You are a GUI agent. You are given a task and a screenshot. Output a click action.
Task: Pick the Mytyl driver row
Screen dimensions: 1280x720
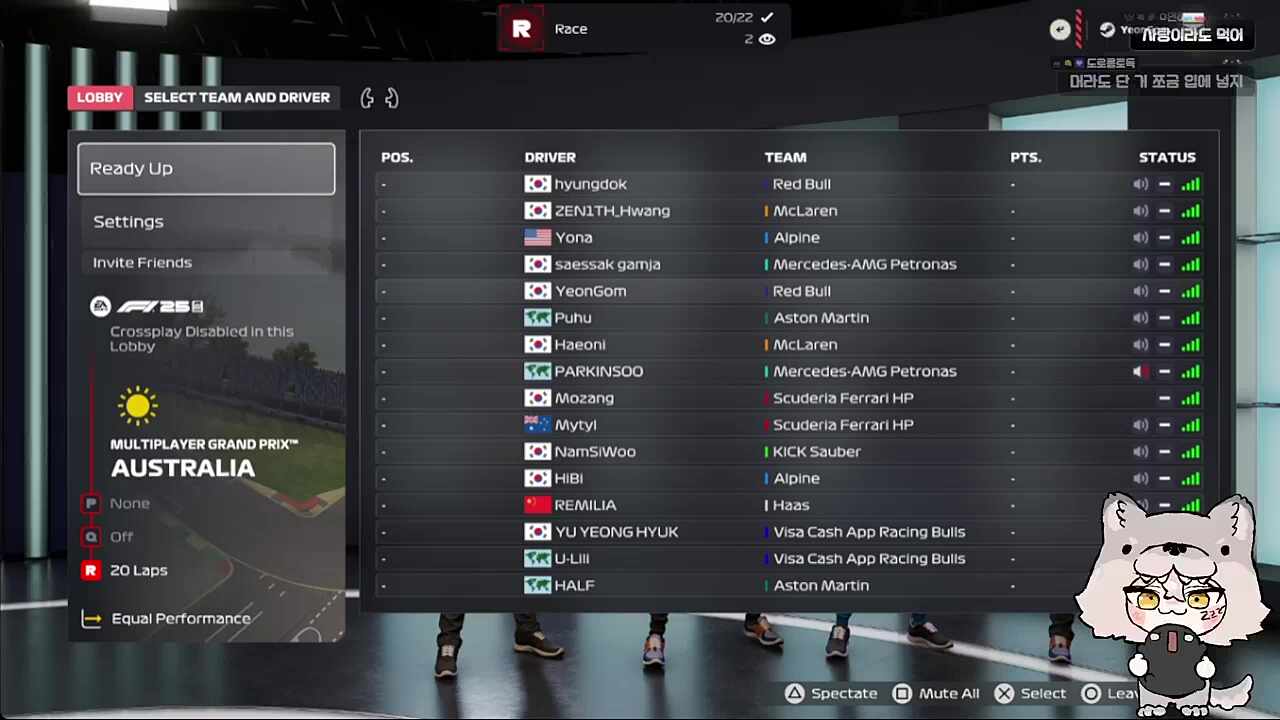click(x=575, y=425)
